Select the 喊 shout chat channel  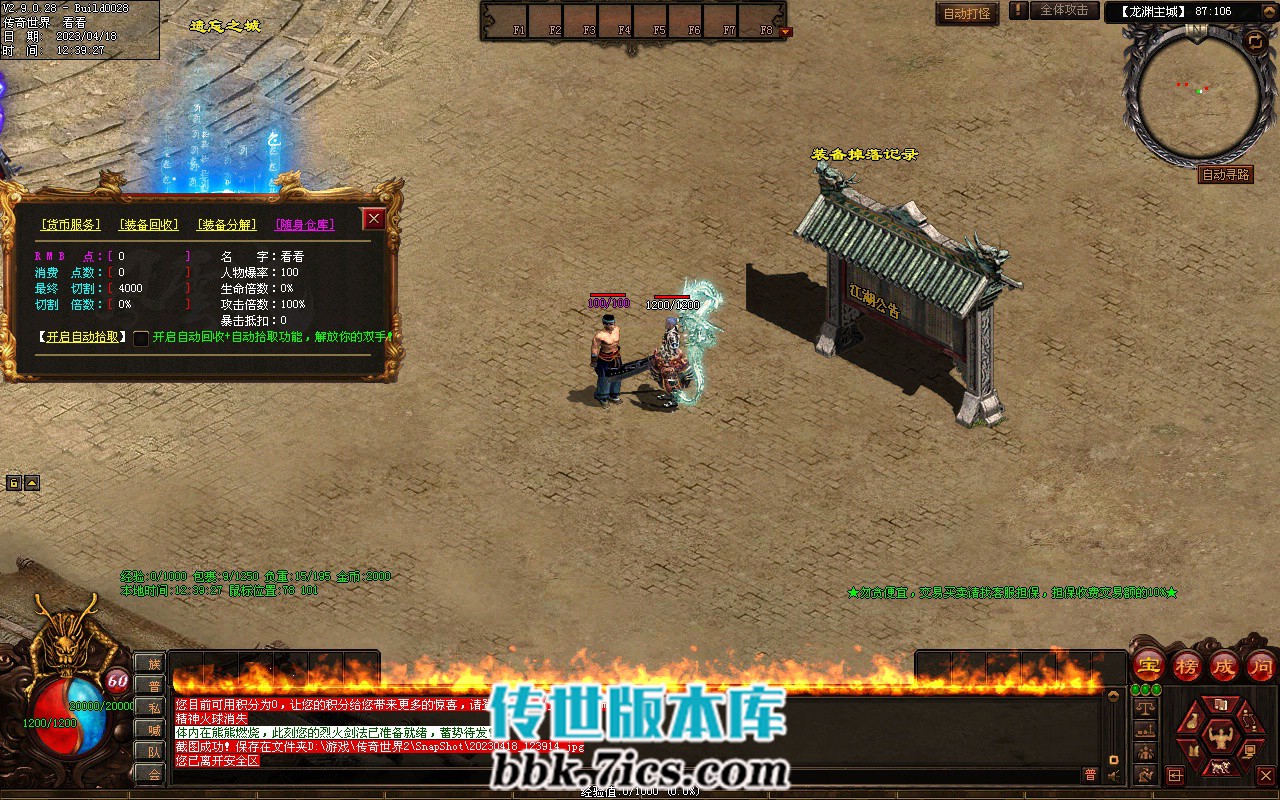coord(153,729)
